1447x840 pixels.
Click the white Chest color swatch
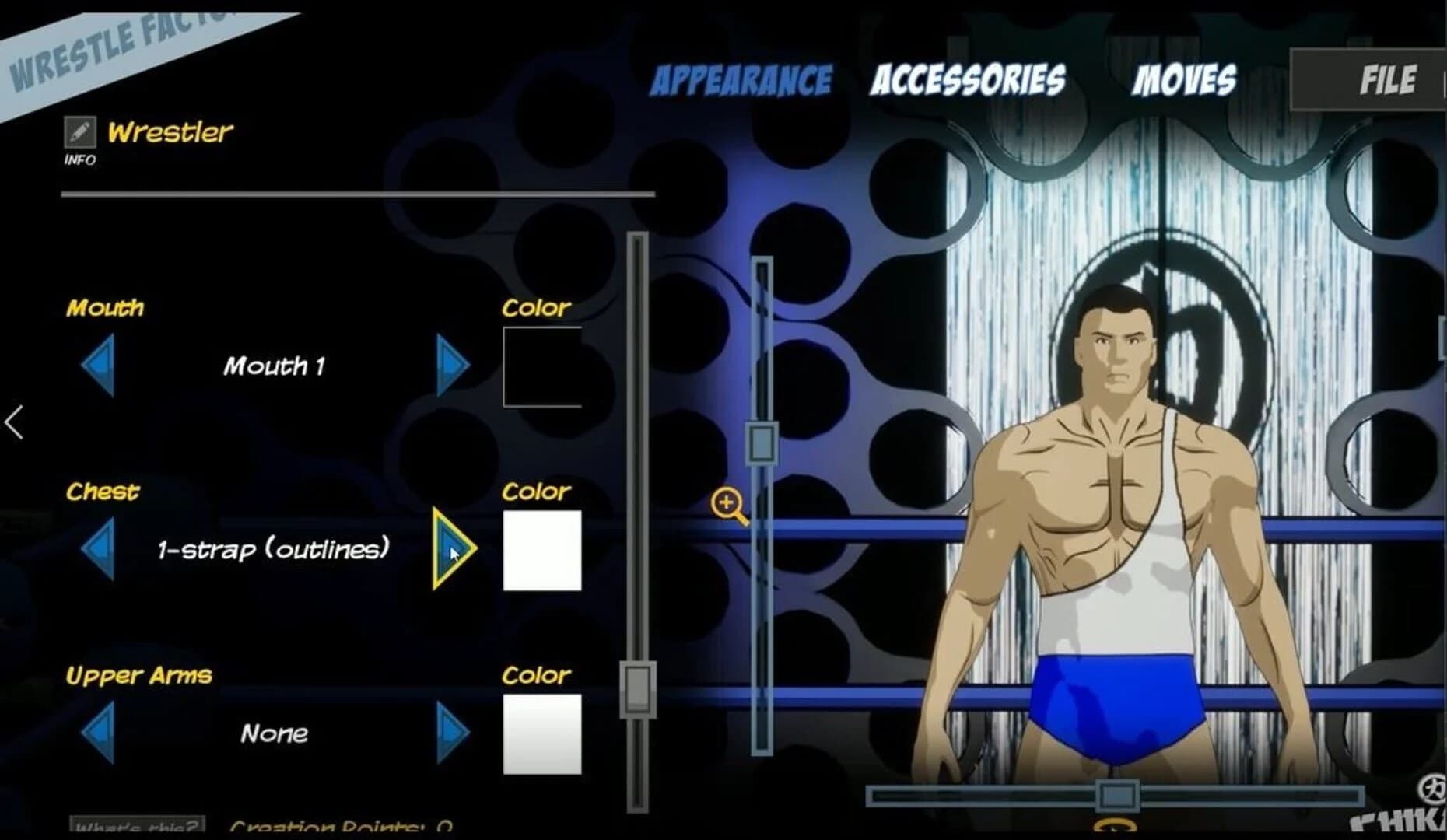pos(541,549)
